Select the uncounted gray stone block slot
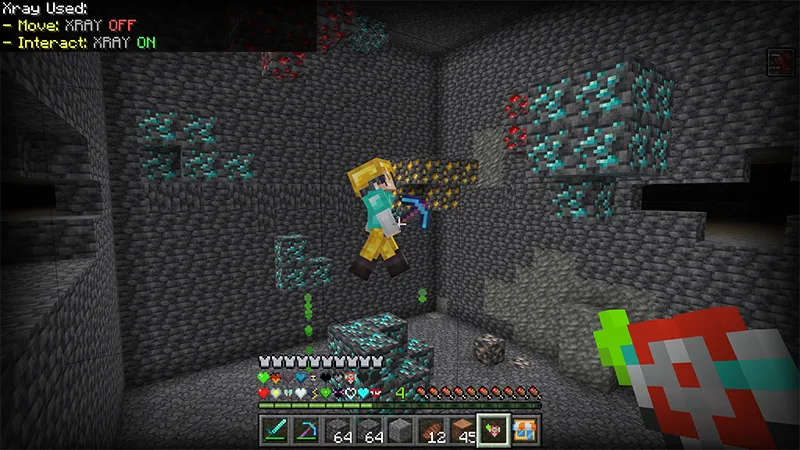800x450 pixels. coord(401,431)
